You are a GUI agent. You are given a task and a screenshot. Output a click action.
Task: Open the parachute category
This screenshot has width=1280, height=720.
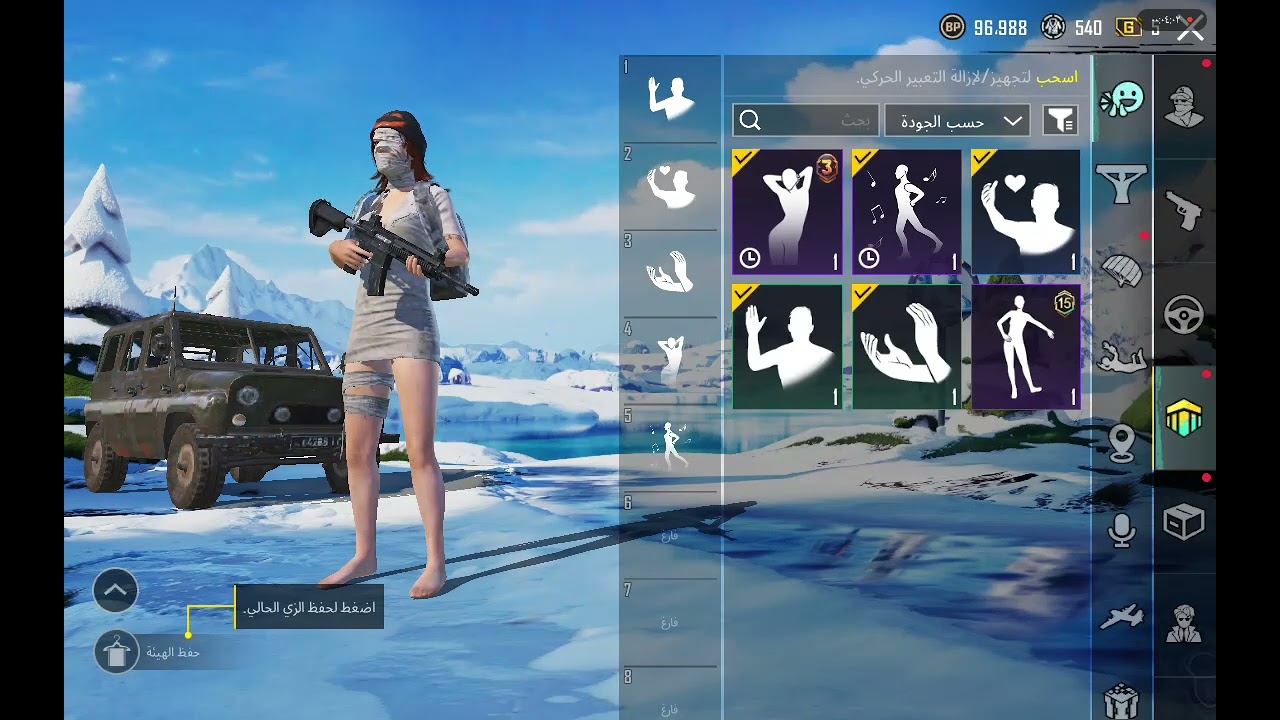[x=1122, y=269]
